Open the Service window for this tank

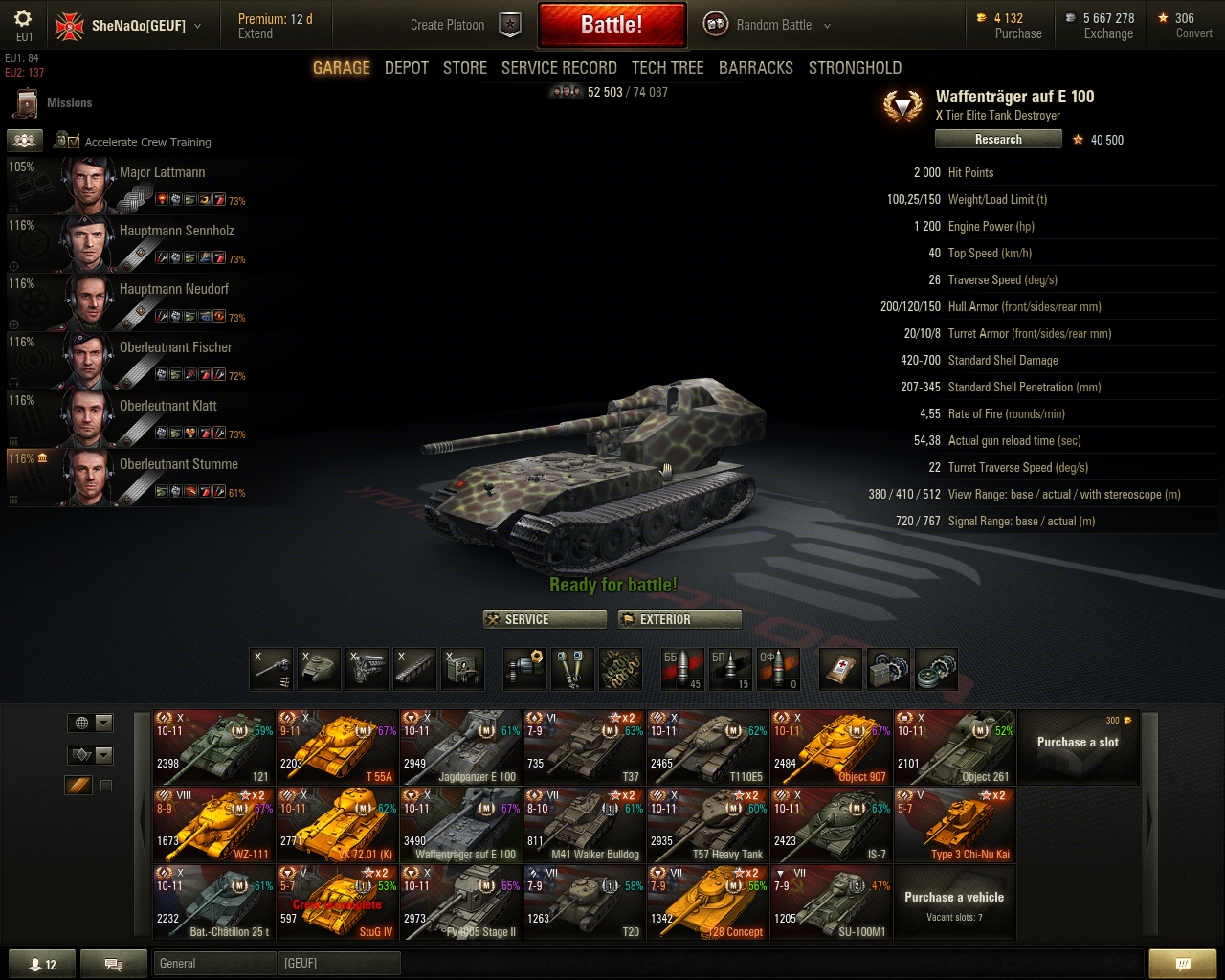pyautogui.click(x=545, y=619)
